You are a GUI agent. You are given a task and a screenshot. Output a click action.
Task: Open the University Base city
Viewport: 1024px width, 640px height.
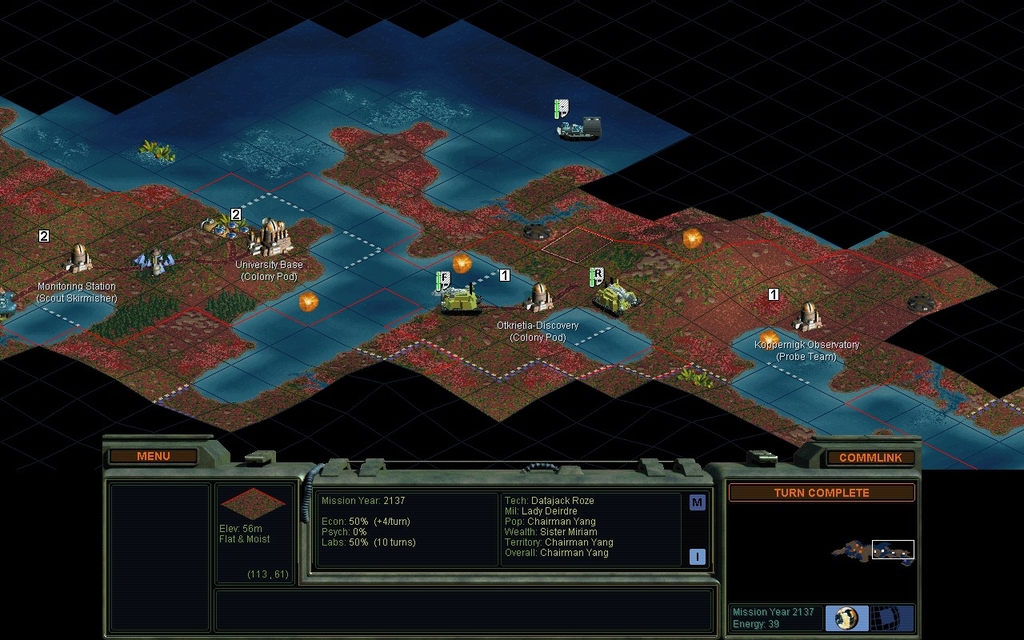point(270,238)
